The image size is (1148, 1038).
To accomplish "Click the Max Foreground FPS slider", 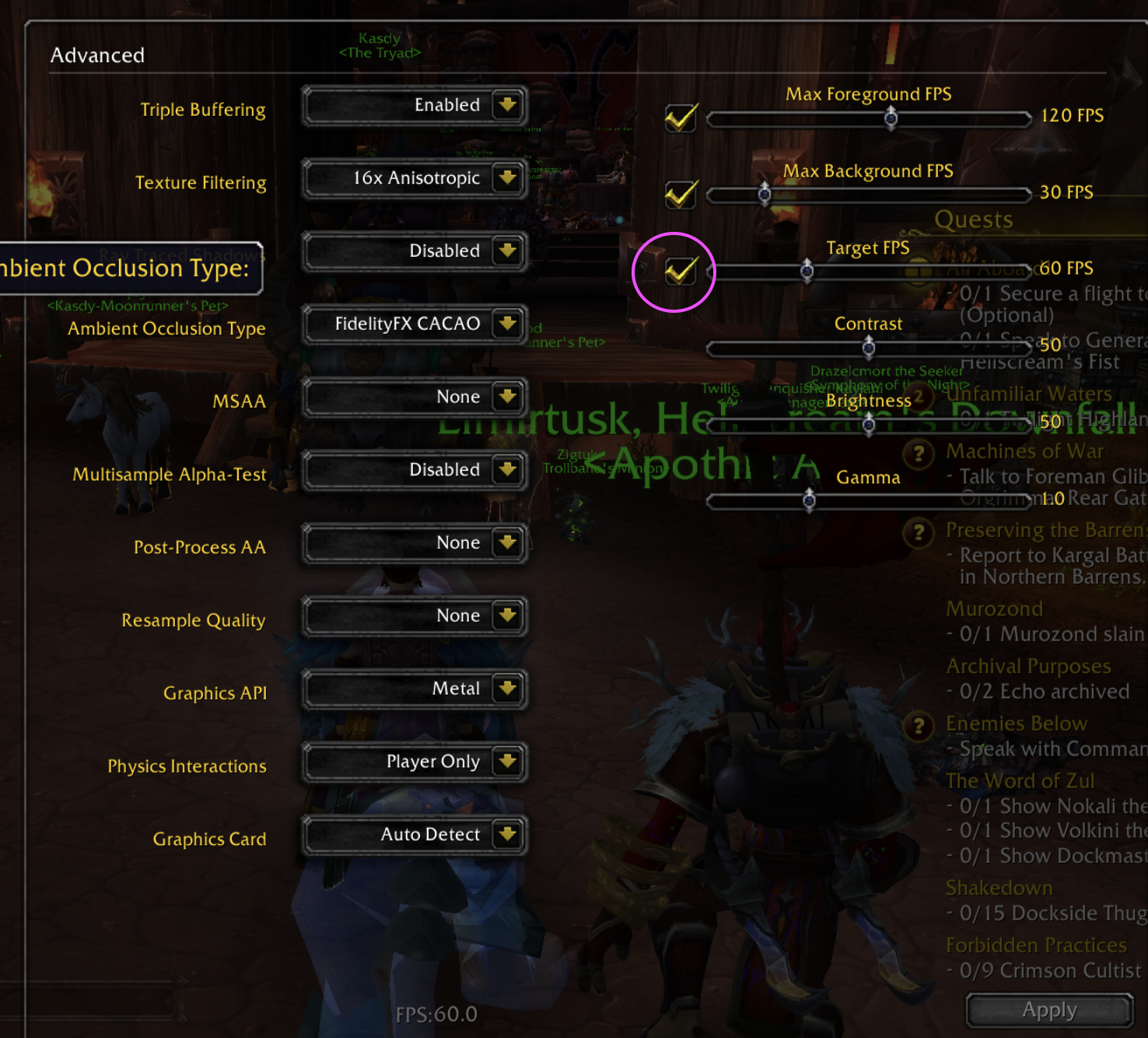I will (869, 118).
